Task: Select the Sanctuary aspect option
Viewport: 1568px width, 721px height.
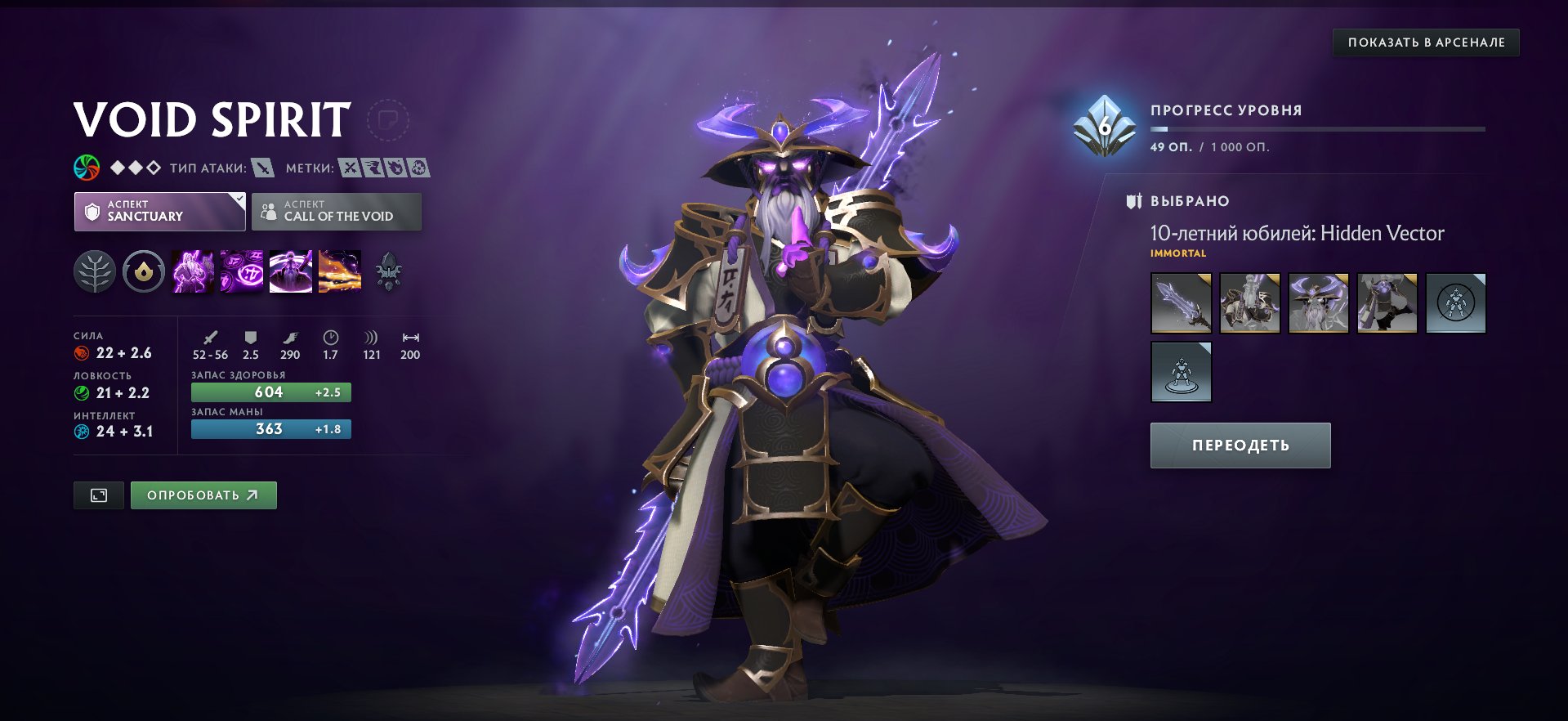Action: pyautogui.click(x=159, y=211)
